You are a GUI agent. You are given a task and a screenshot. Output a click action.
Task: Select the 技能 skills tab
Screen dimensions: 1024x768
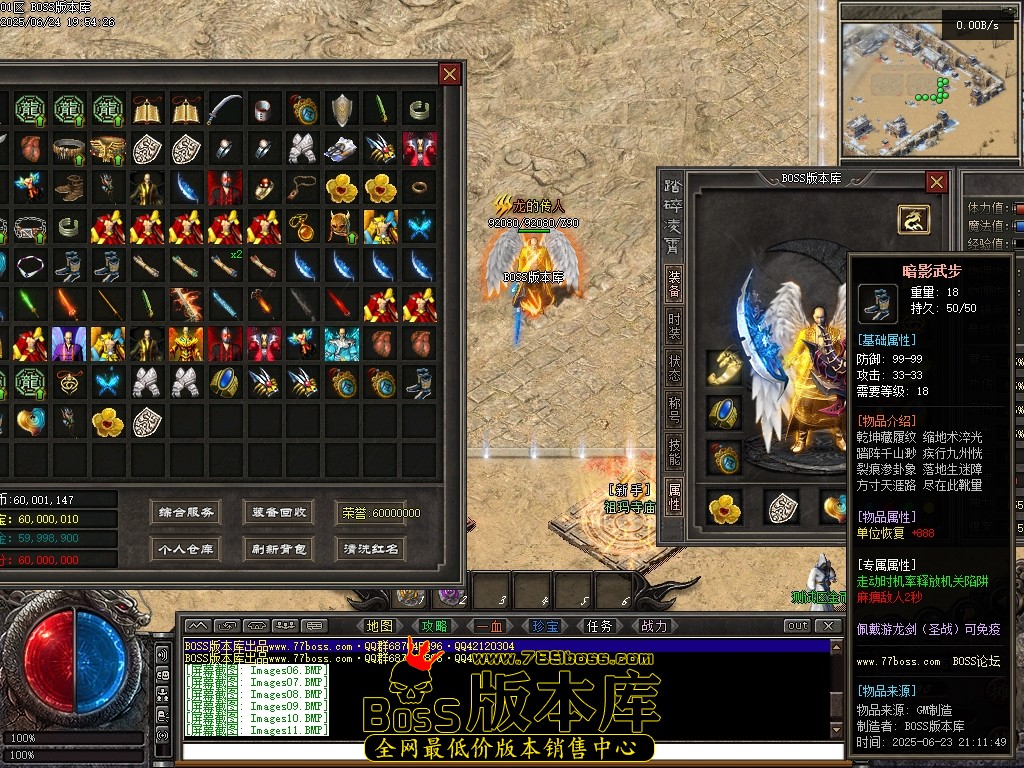tap(675, 451)
